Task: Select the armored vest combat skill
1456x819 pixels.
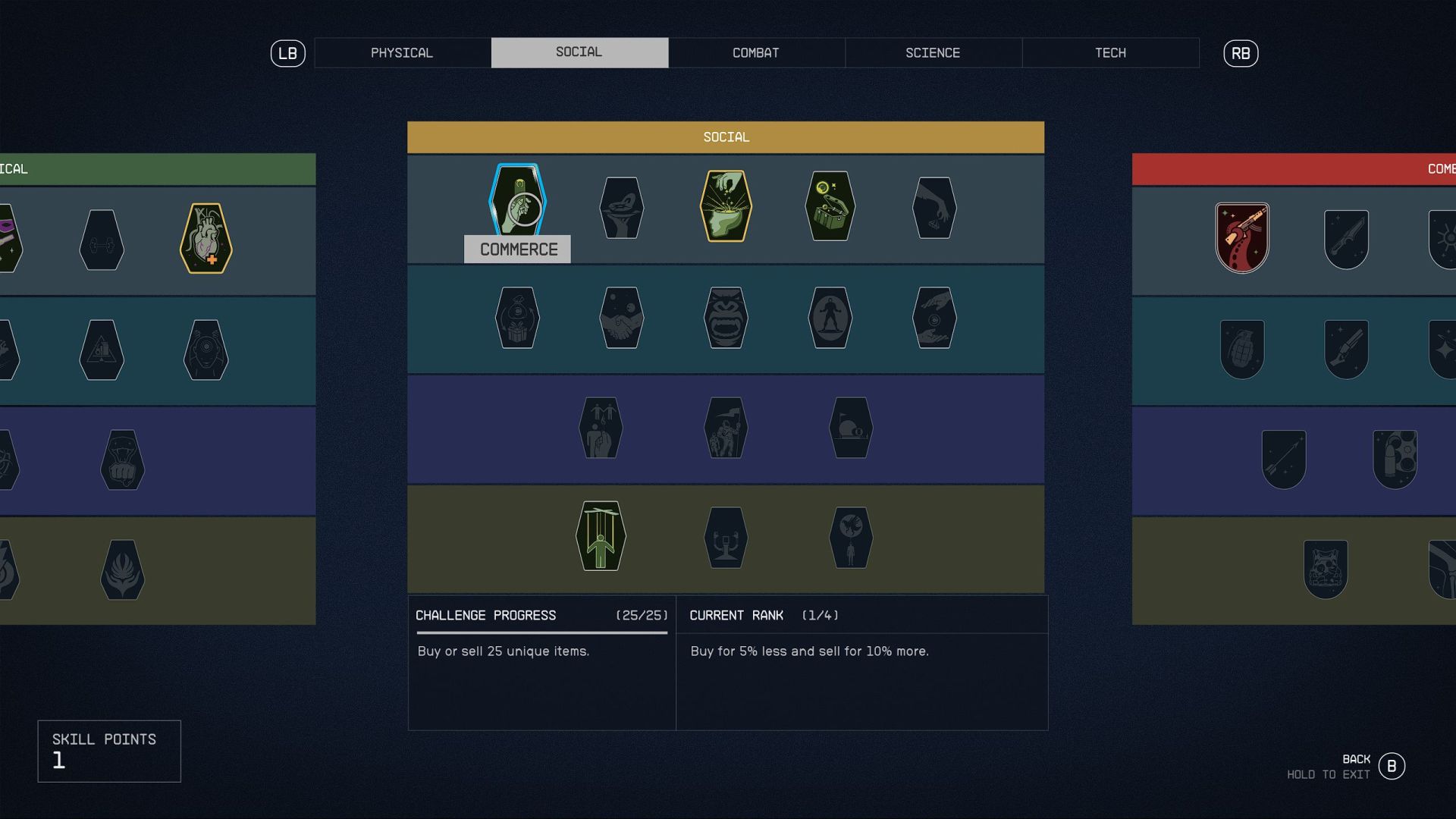Action: coord(1326,570)
